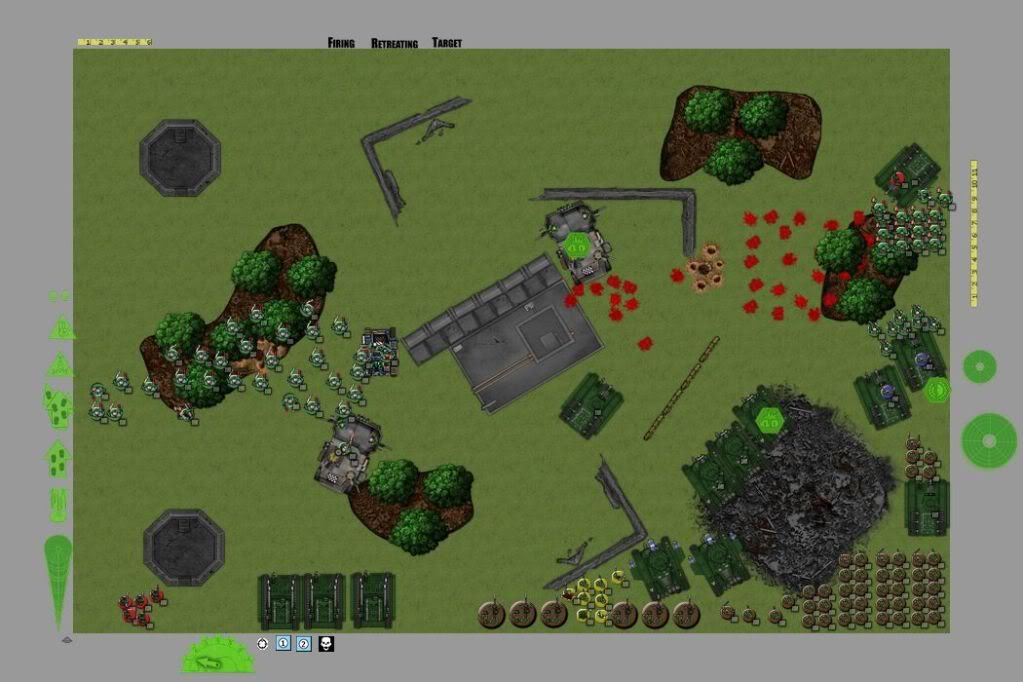Select the crosshair target token
The height and width of the screenshot is (682, 1023).
[263, 644]
